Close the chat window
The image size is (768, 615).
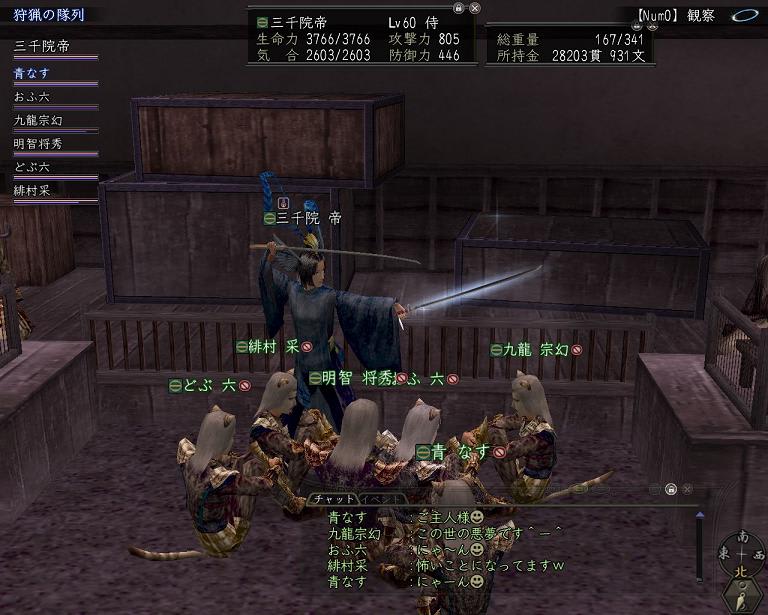coord(687,489)
